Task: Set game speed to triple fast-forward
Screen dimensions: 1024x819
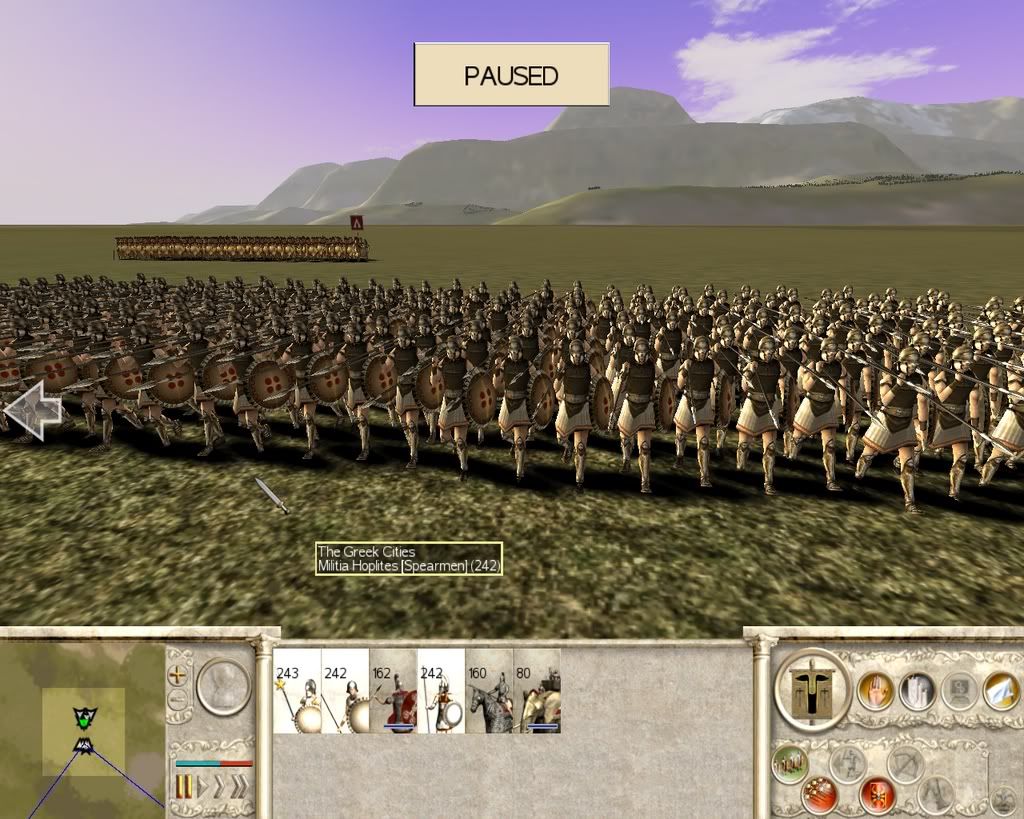Action: point(238,786)
